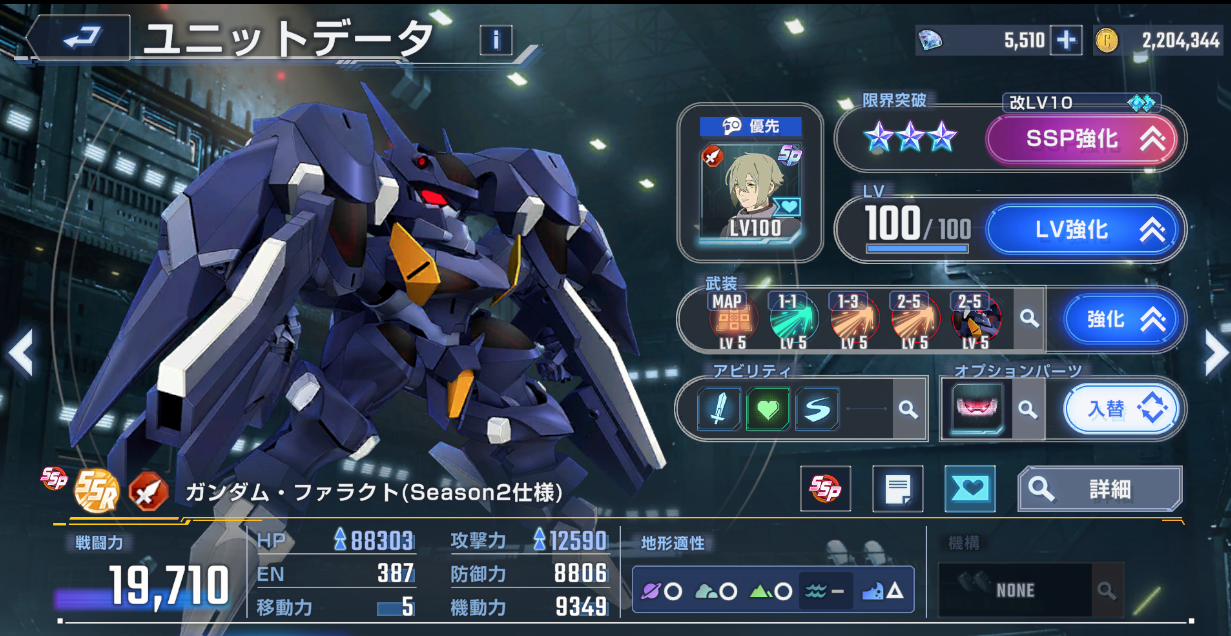Choose the 1-1 green beam weapon
This screenshot has width=1231, height=636.
coord(794,320)
